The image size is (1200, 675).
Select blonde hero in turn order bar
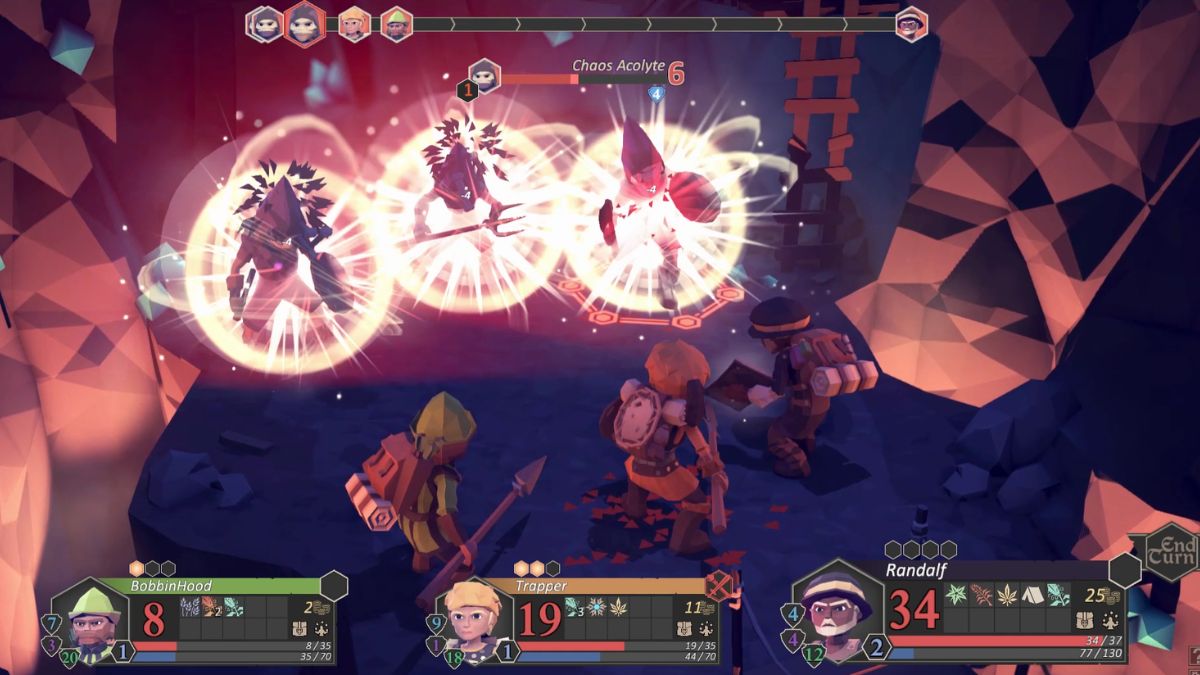pos(353,24)
